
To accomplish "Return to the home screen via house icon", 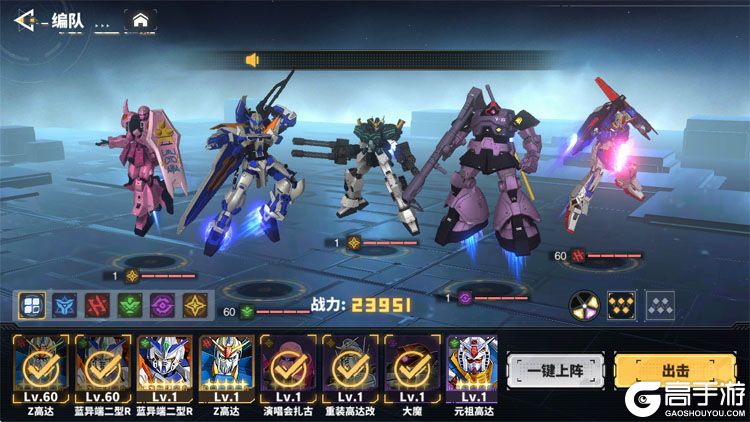I will 140,19.
